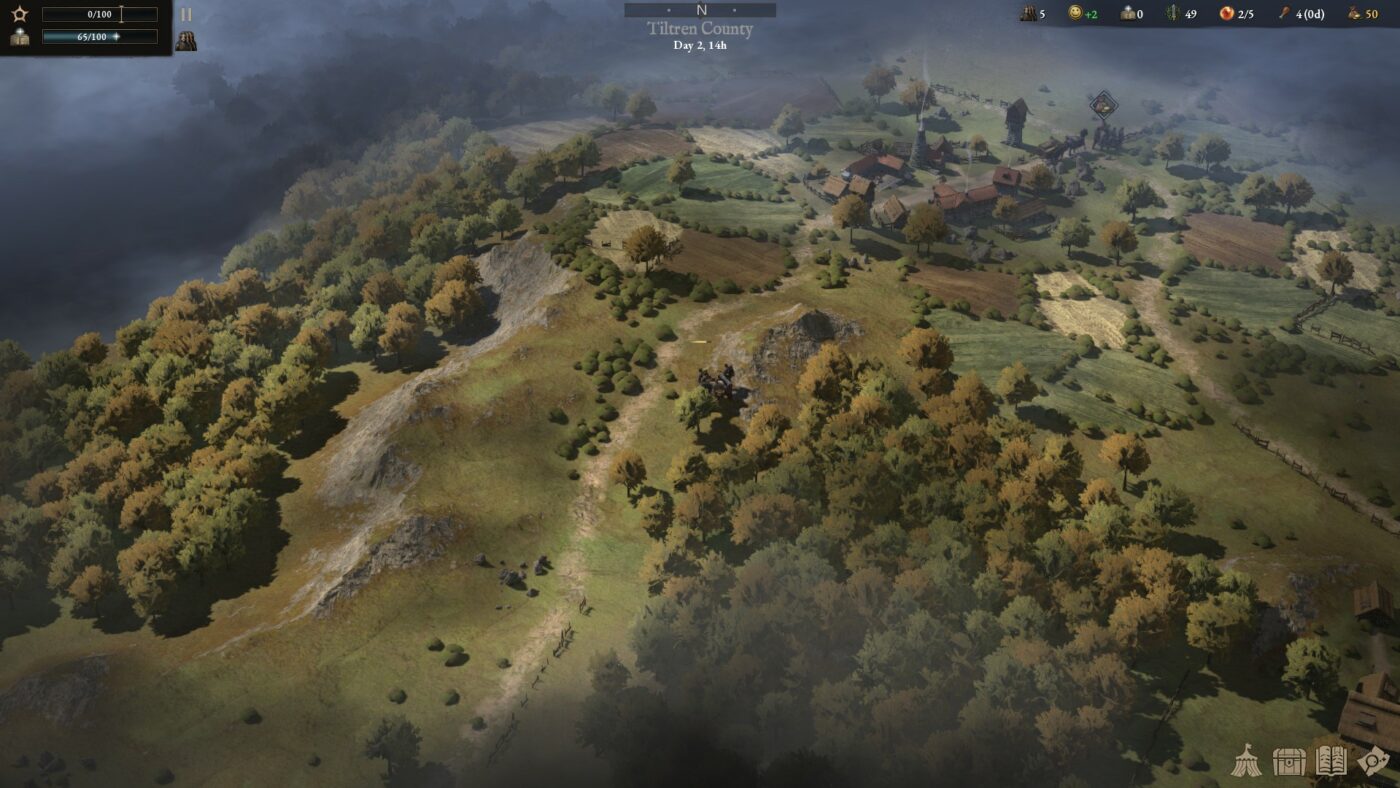Click the experience bar showing 0/100
The height and width of the screenshot is (788, 1400).
[x=98, y=14]
